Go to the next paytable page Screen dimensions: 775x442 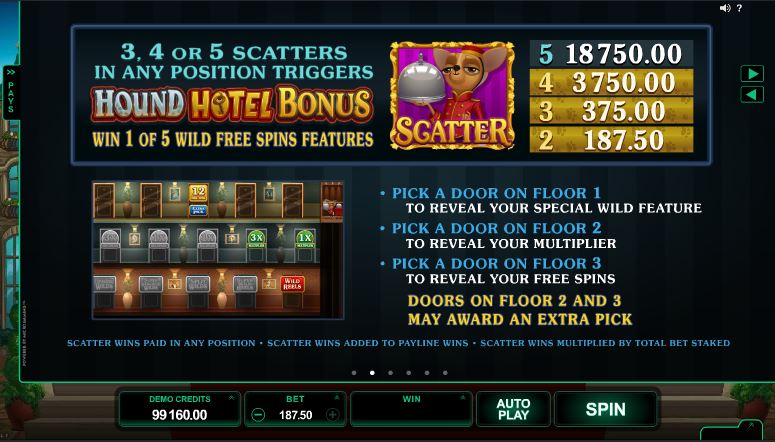[752, 74]
